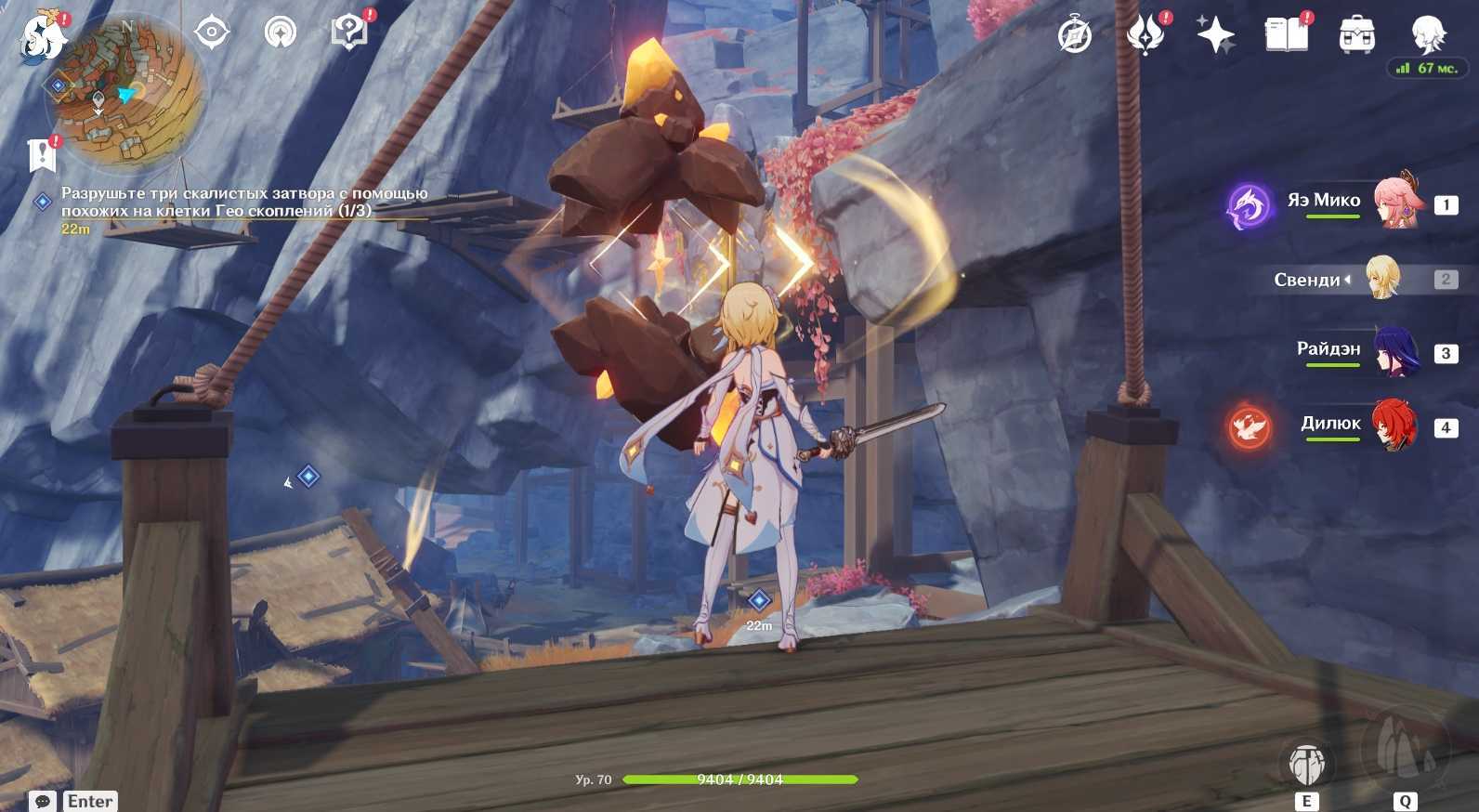This screenshot has width=1479, height=812.
Task: Activate the elemental skill icon
Action: (1307, 763)
